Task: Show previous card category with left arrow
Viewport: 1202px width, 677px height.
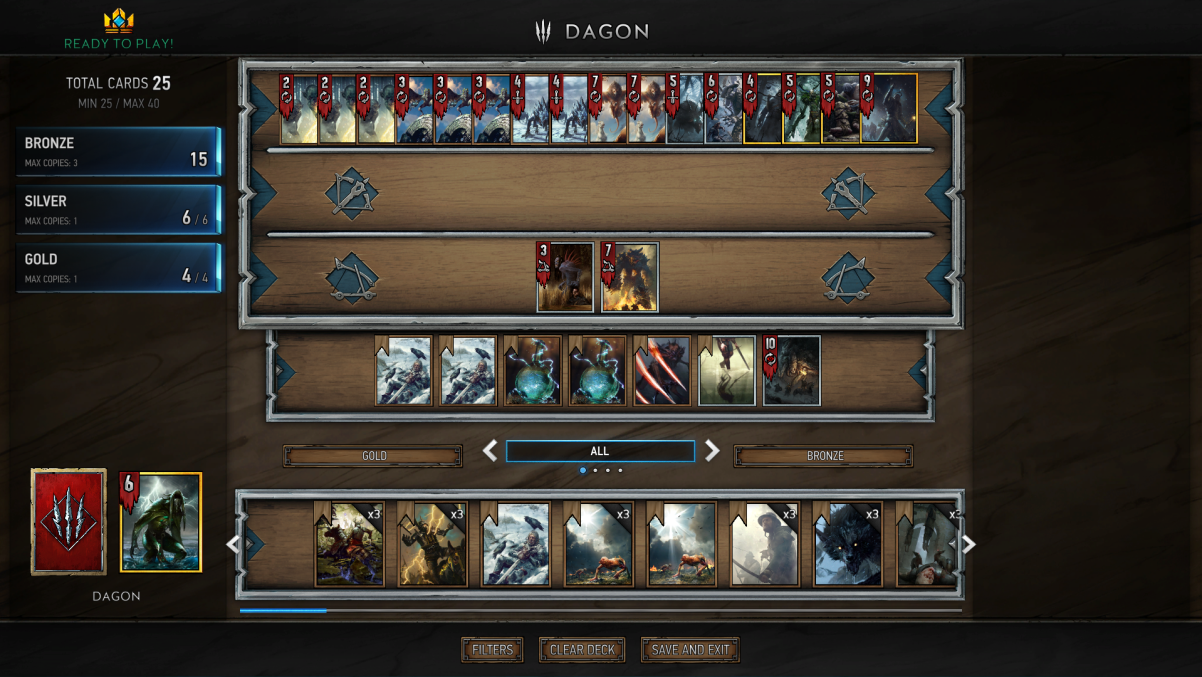Action: click(x=490, y=451)
